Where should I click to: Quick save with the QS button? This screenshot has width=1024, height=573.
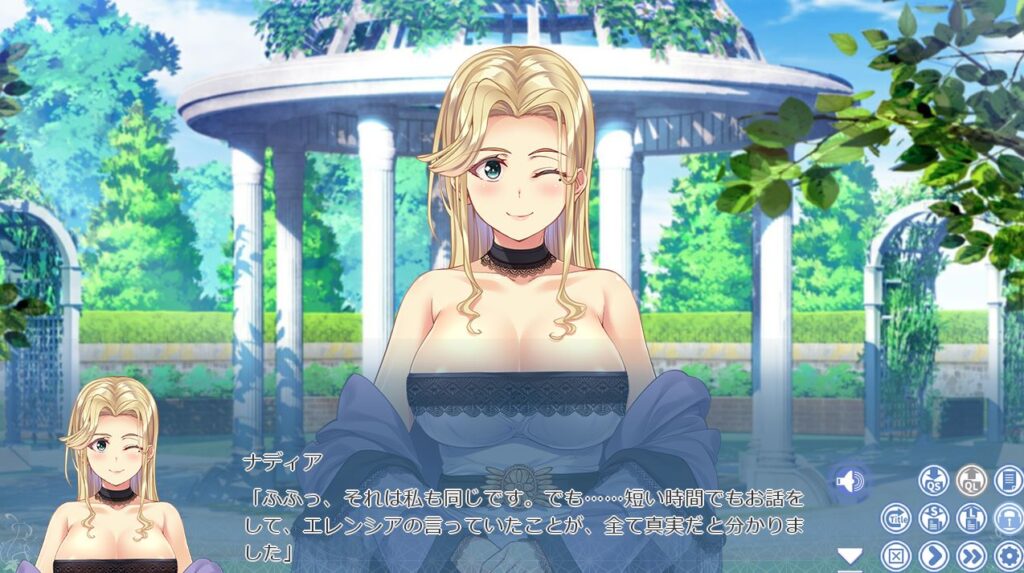933,481
